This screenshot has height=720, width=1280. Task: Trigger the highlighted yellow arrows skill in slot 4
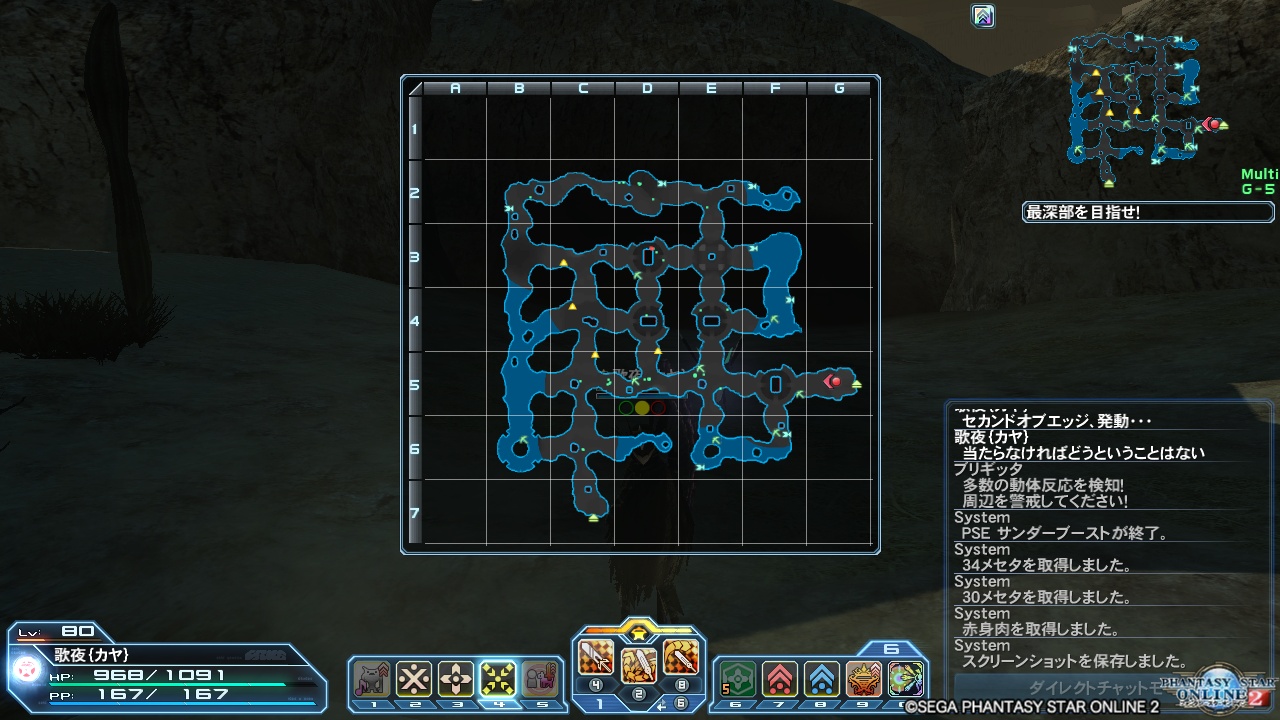pos(498,680)
